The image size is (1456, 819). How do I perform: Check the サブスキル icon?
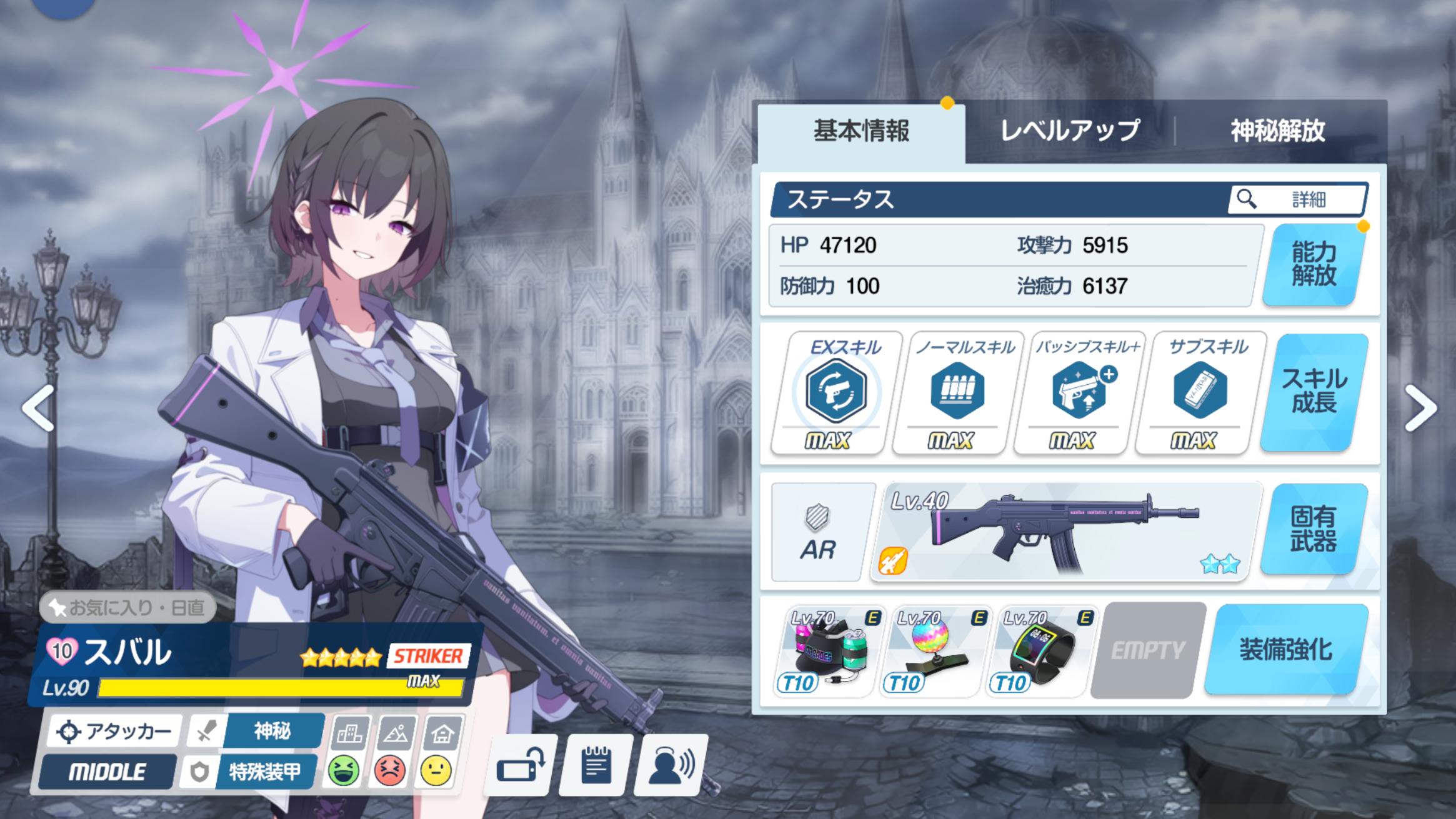(1200, 391)
